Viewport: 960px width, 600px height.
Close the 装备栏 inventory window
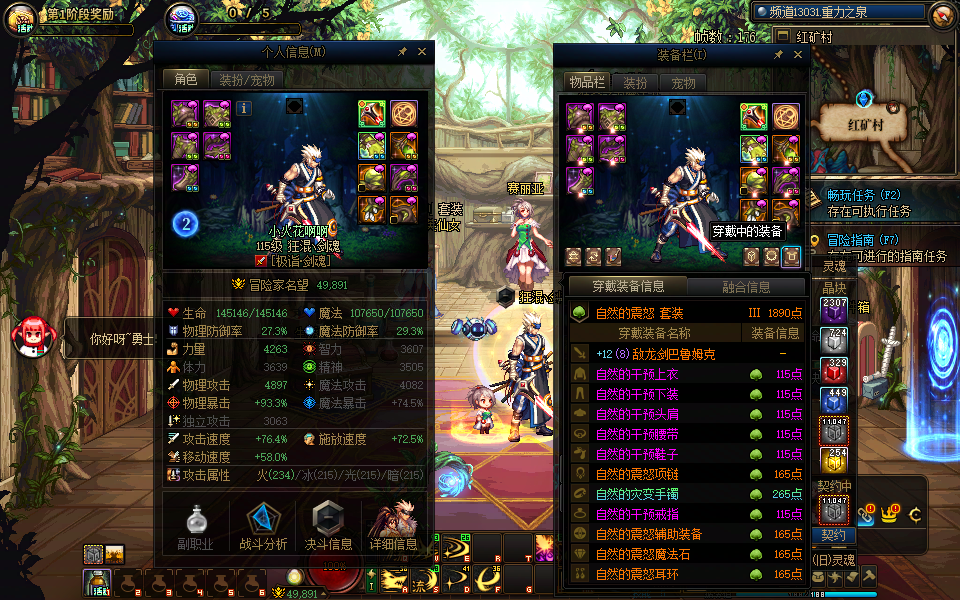796,55
